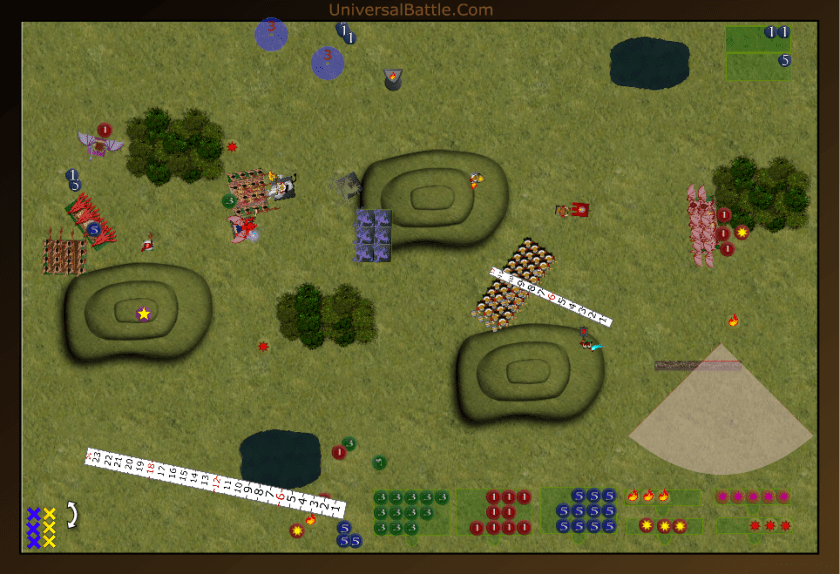Select the yellow X marker column
Viewport: 840px width, 574px height.
click(x=49, y=527)
